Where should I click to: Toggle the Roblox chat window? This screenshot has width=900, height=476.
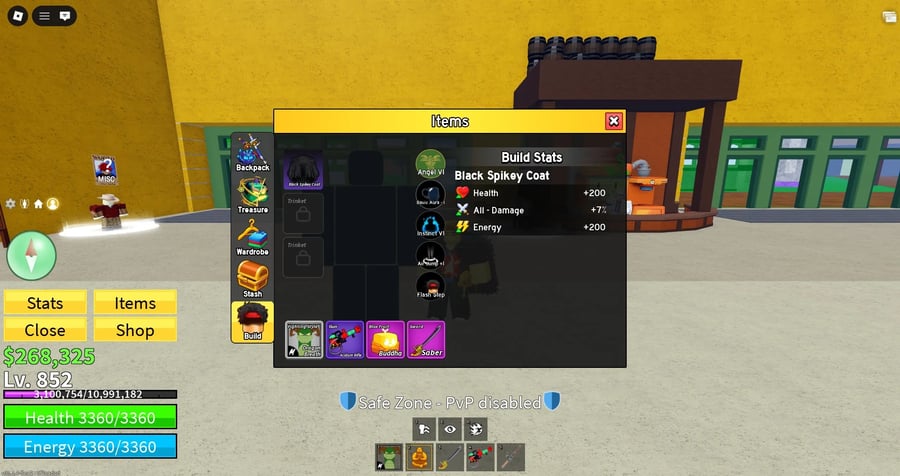[x=65, y=16]
